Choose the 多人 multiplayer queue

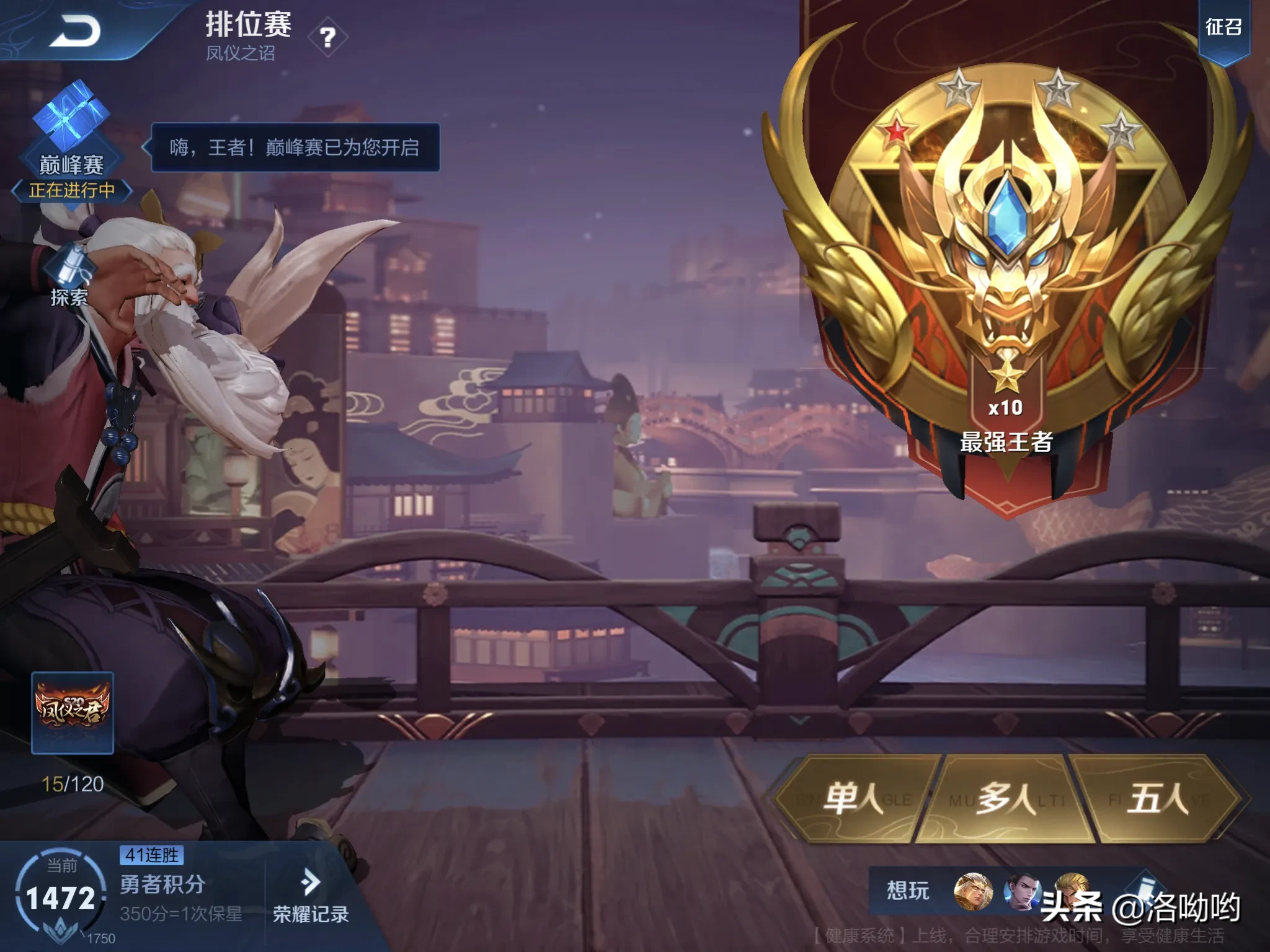[x=1006, y=798]
